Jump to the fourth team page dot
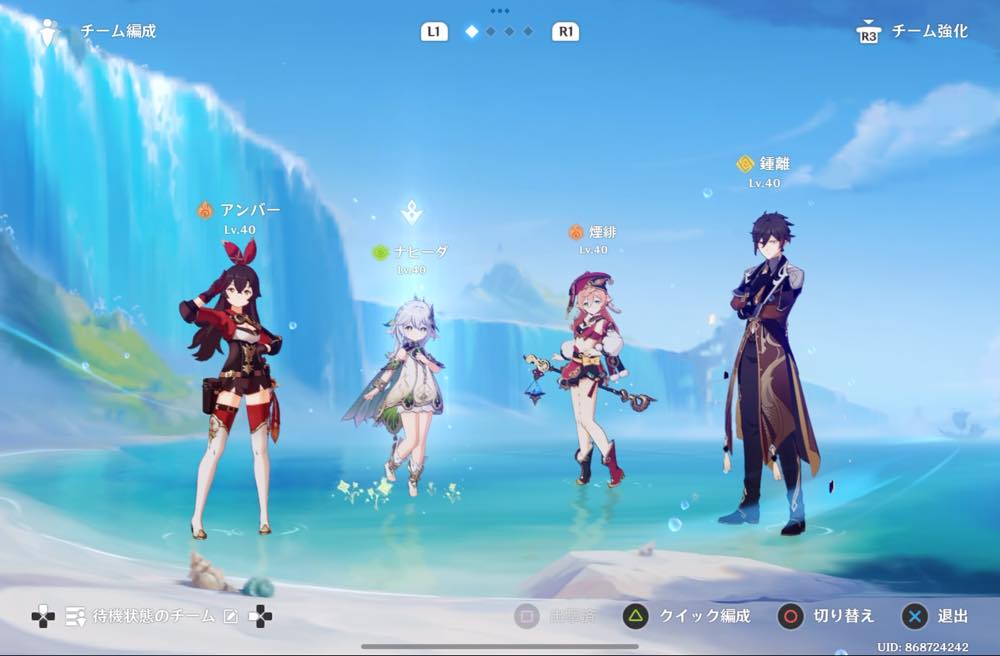The width and height of the screenshot is (1000, 656). (528, 32)
